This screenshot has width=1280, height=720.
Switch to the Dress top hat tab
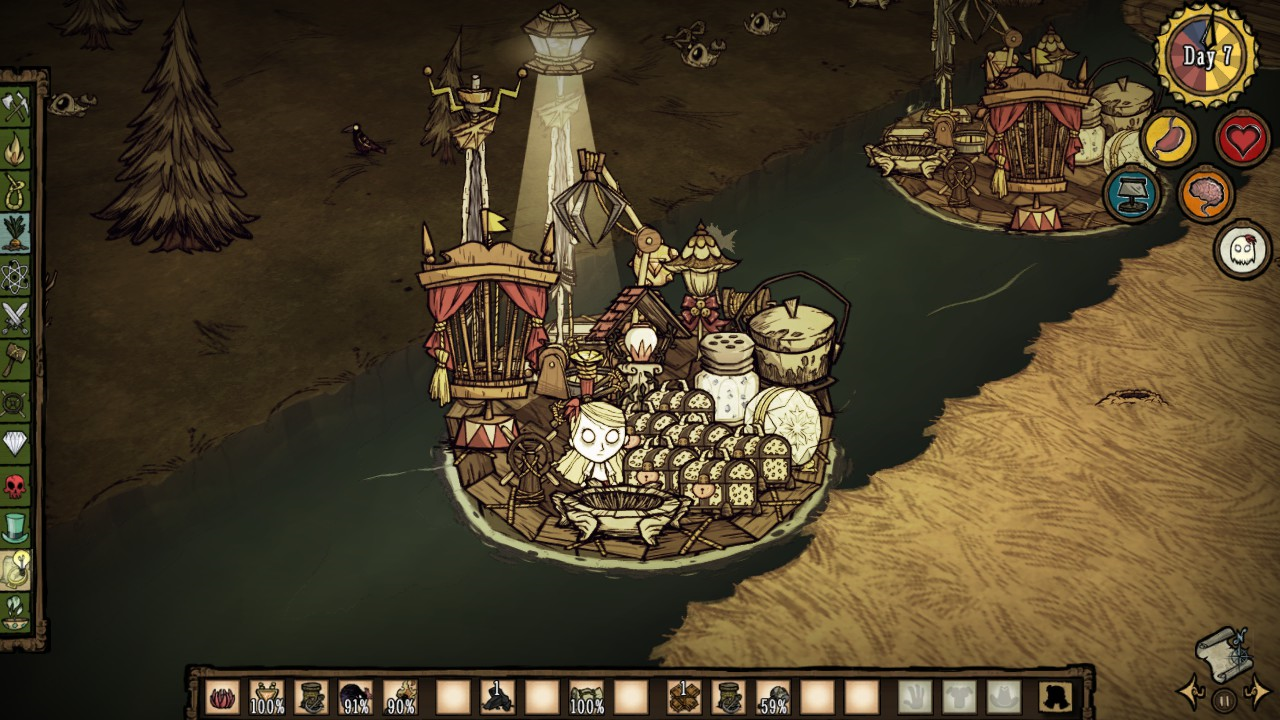click(15, 528)
